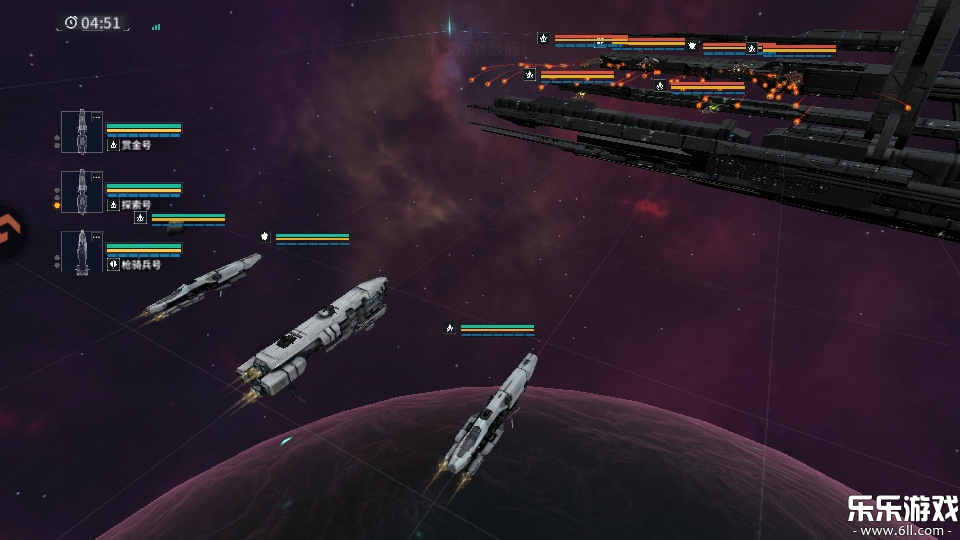The height and width of the screenshot is (540, 960).
Task: Select the 赏金号 ship card
Action: (82, 132)
